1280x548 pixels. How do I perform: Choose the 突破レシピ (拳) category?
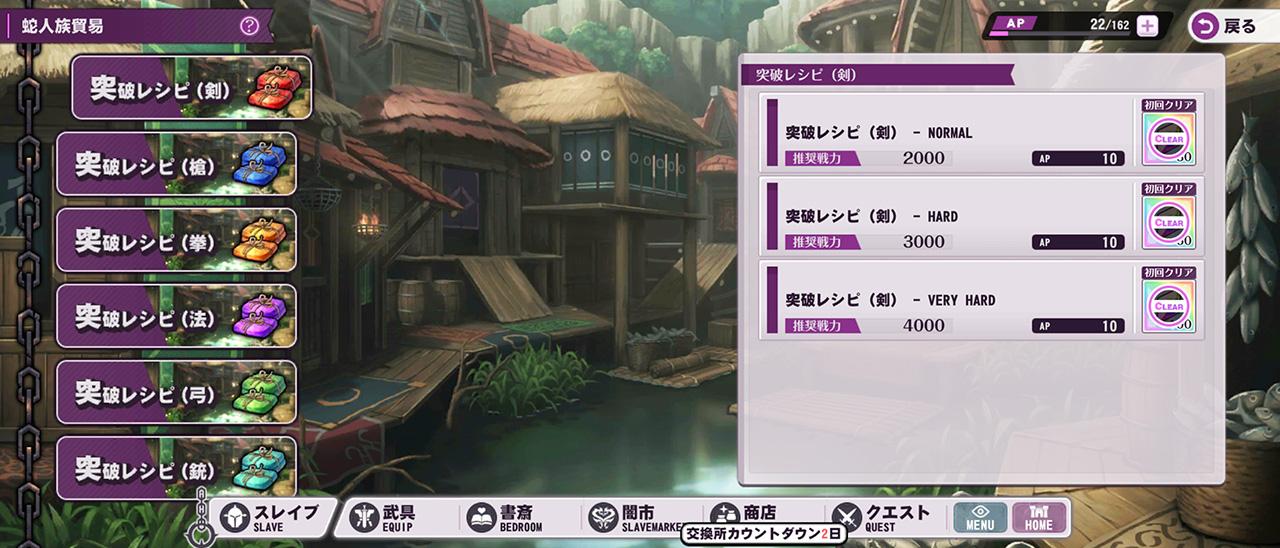tap(176, 240)
